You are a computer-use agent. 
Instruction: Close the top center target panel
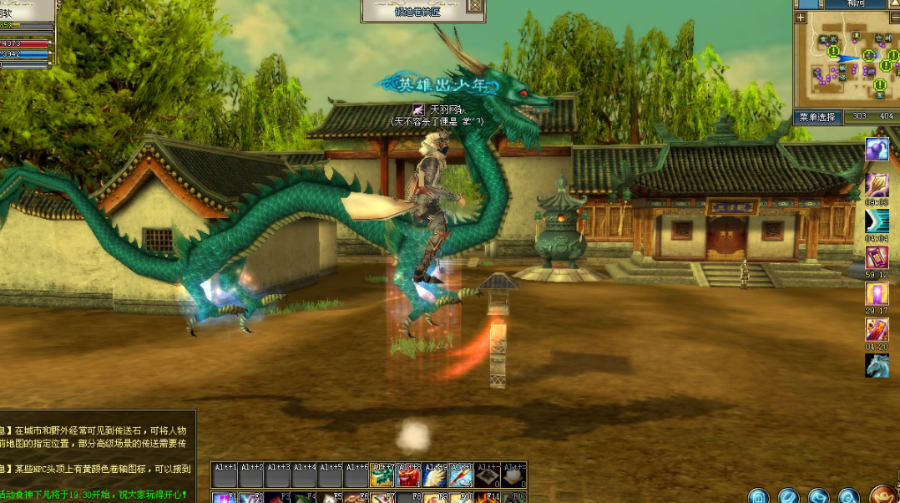pos(475,6)
